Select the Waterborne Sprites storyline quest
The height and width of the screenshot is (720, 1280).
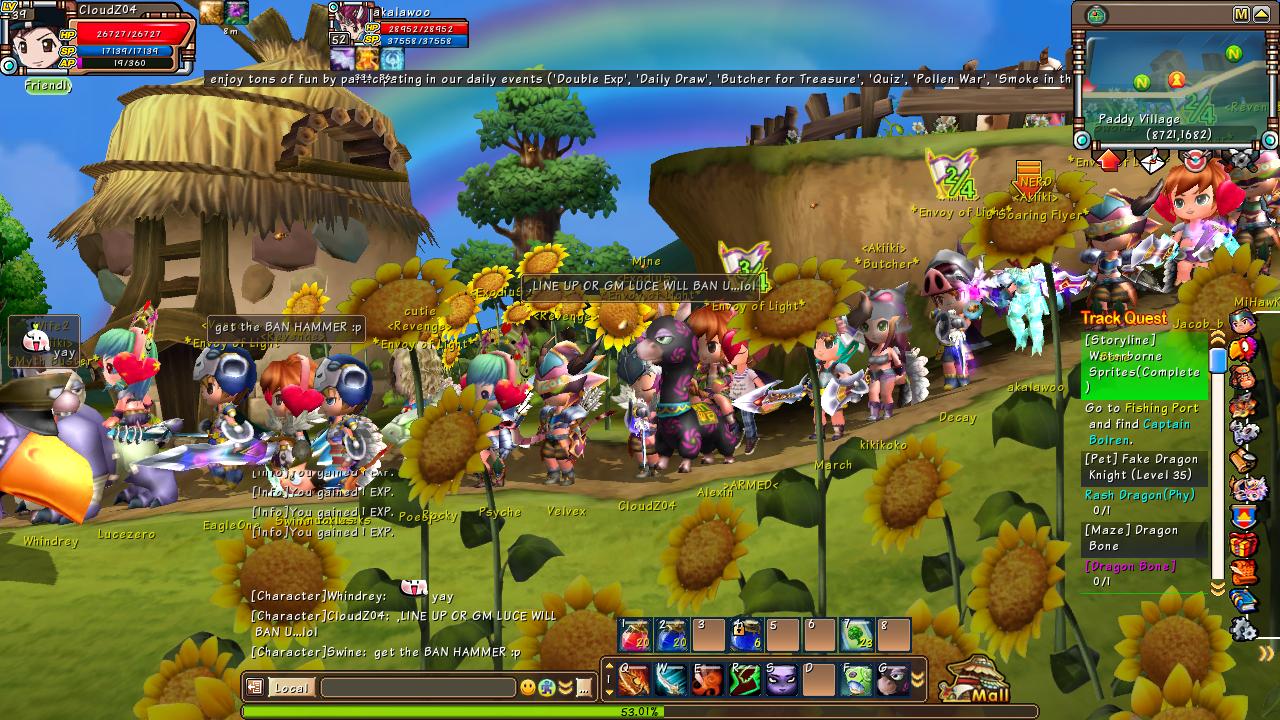click(1143, 364)
